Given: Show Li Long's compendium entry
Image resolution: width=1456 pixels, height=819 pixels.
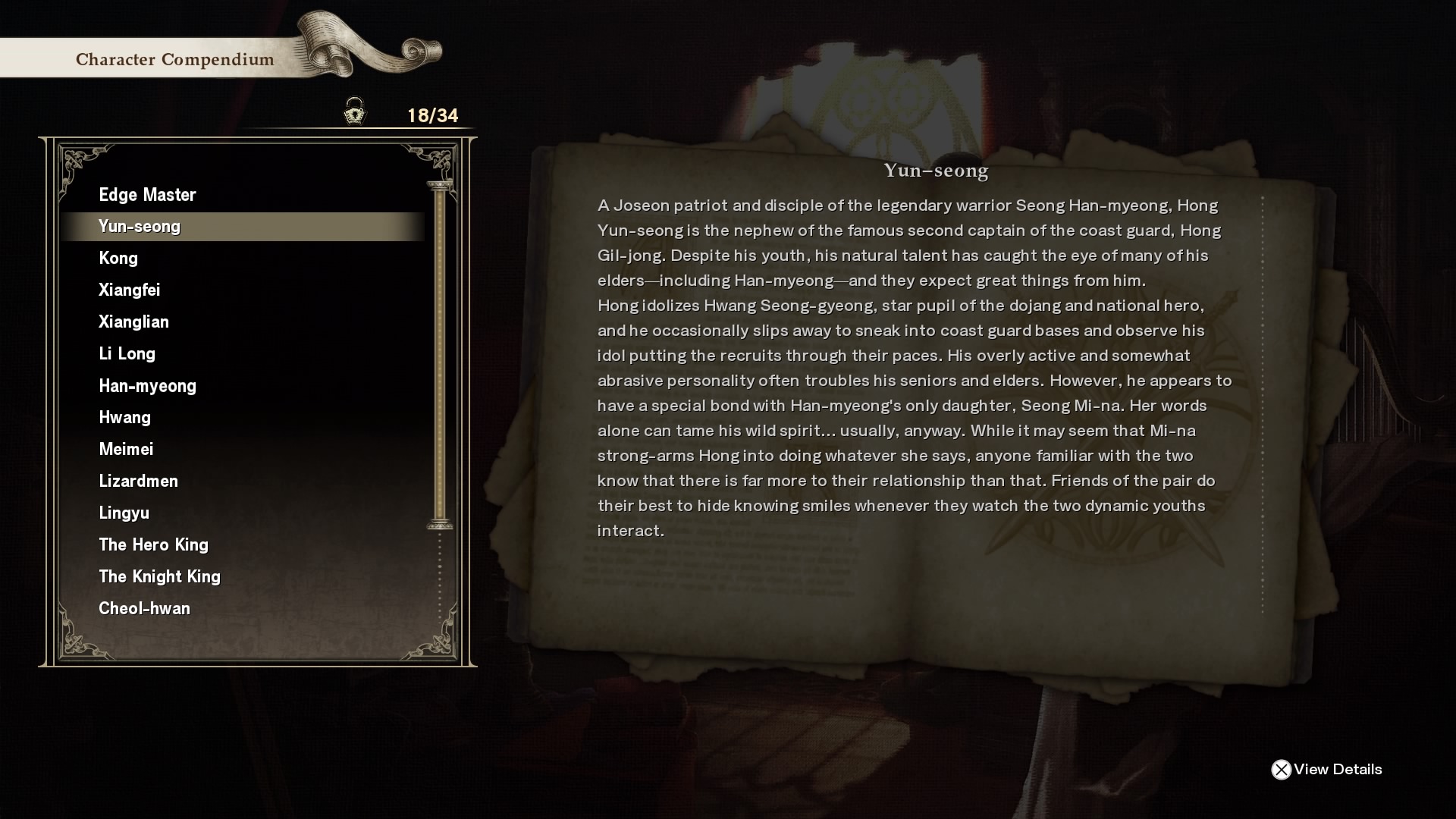Looking at the screenshot, I should (127, 354).
